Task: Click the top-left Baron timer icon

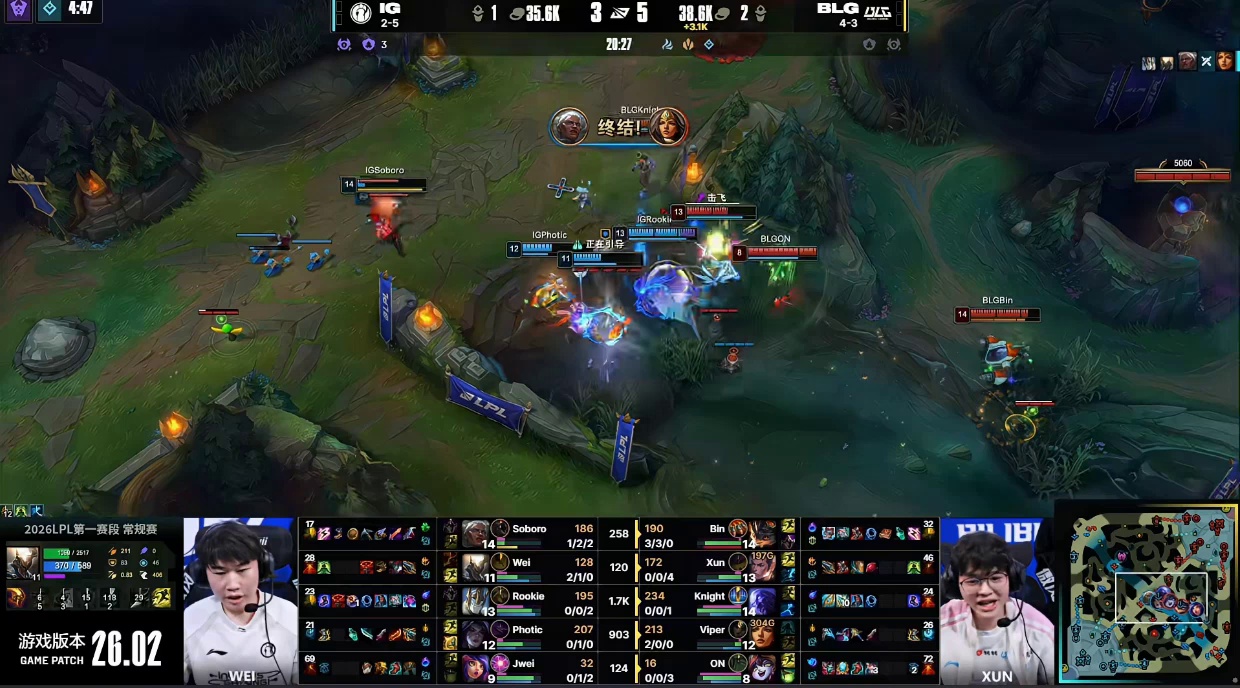Action: [19, 10]
